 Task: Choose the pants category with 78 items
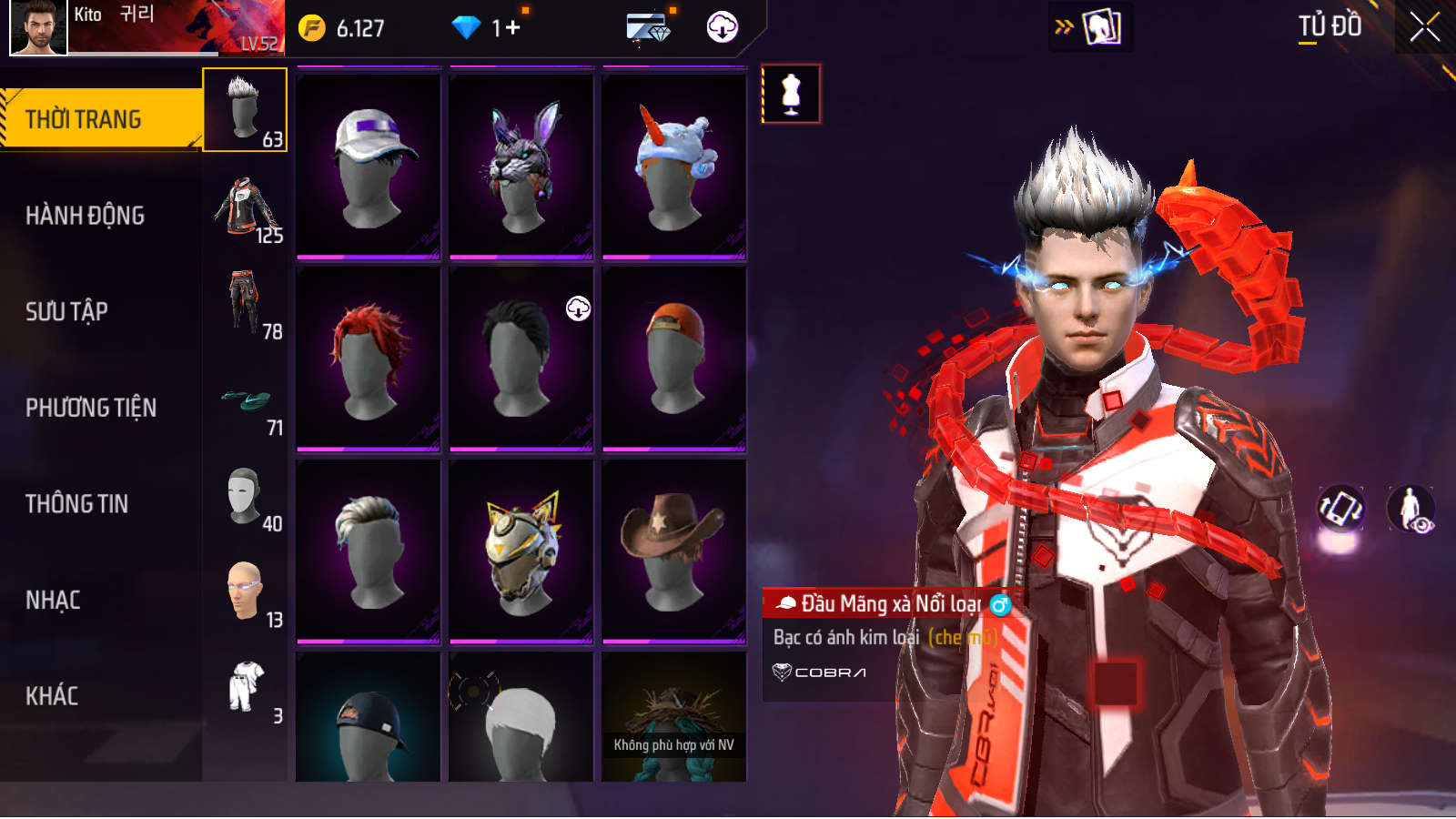(x=246, y=304)
